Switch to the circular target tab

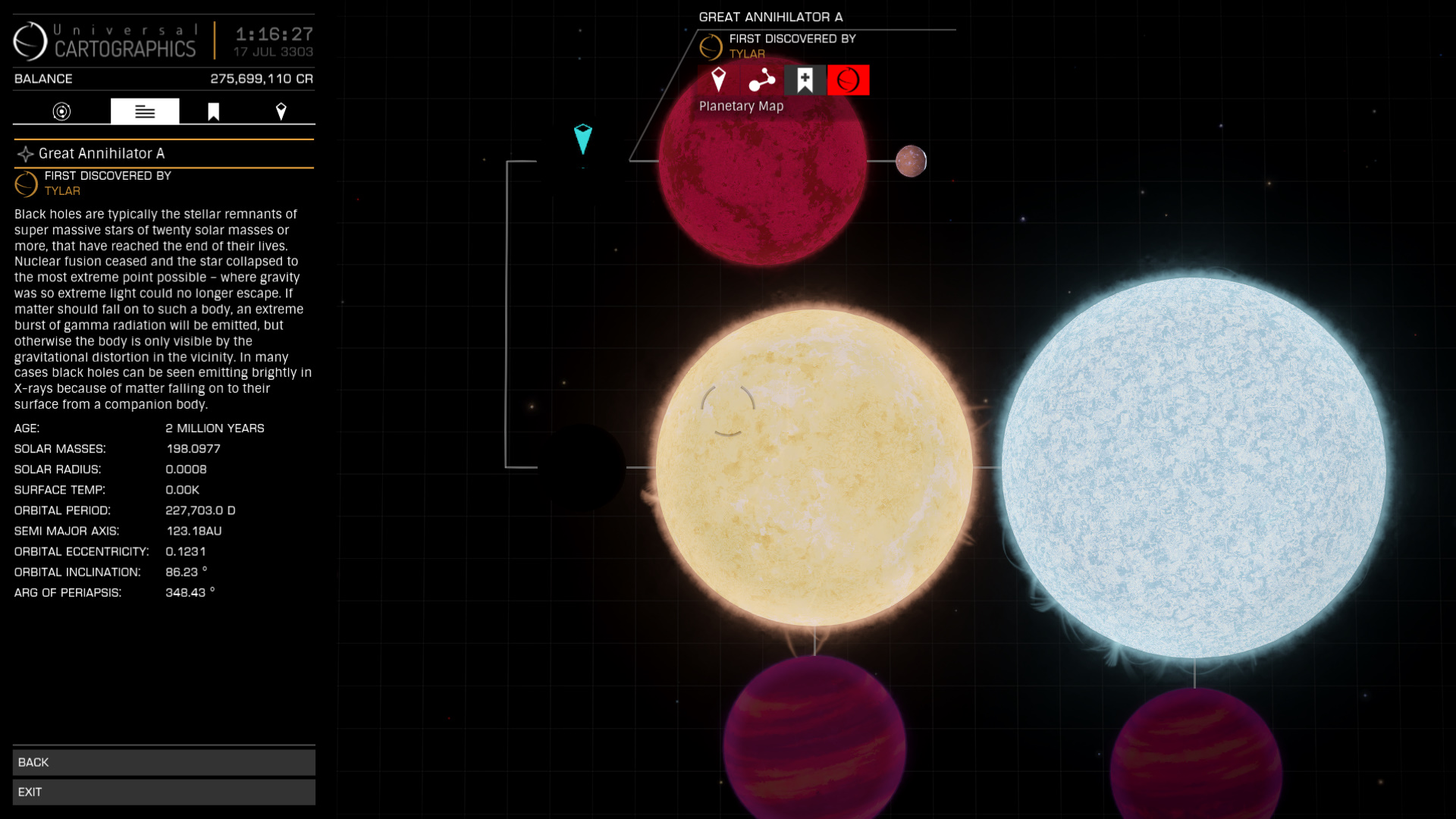coord(61,111)
